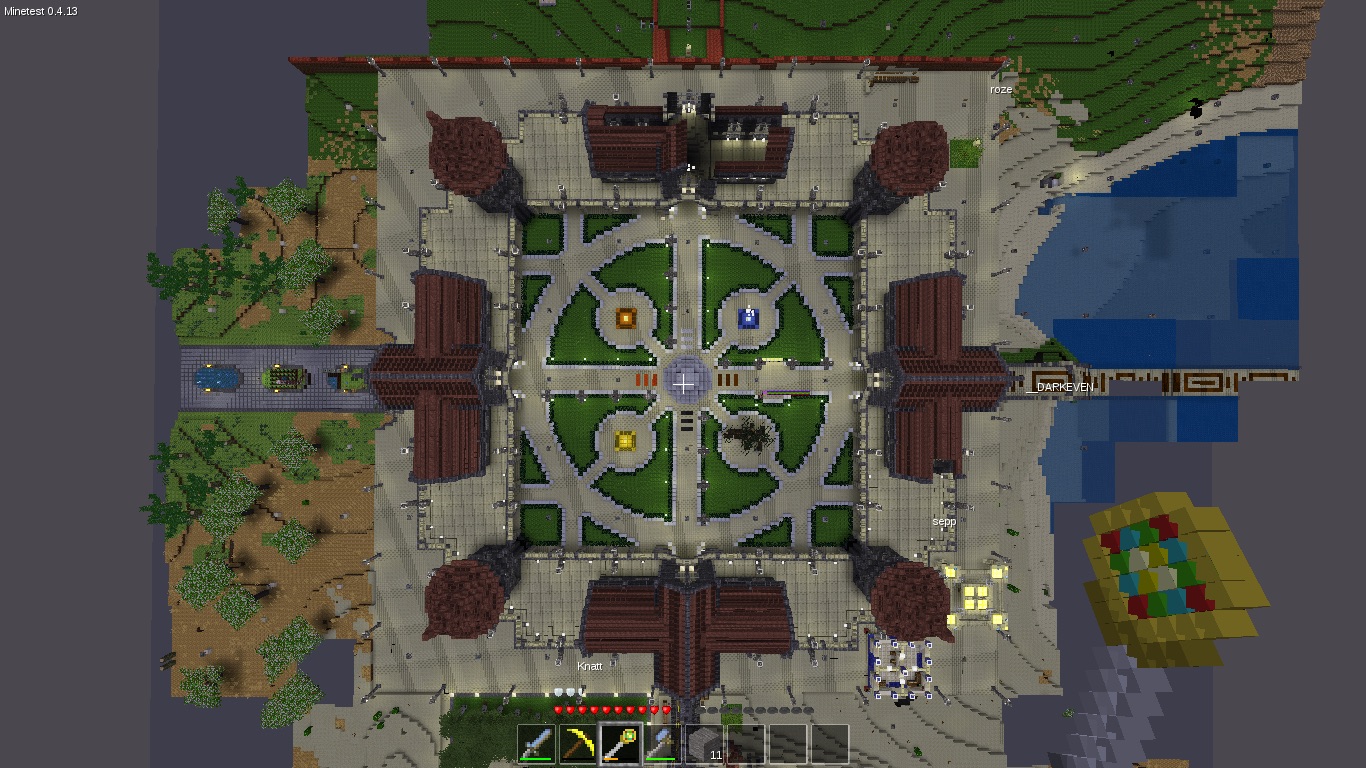Select the stone block stack showing 11

[x=706, y=742]
